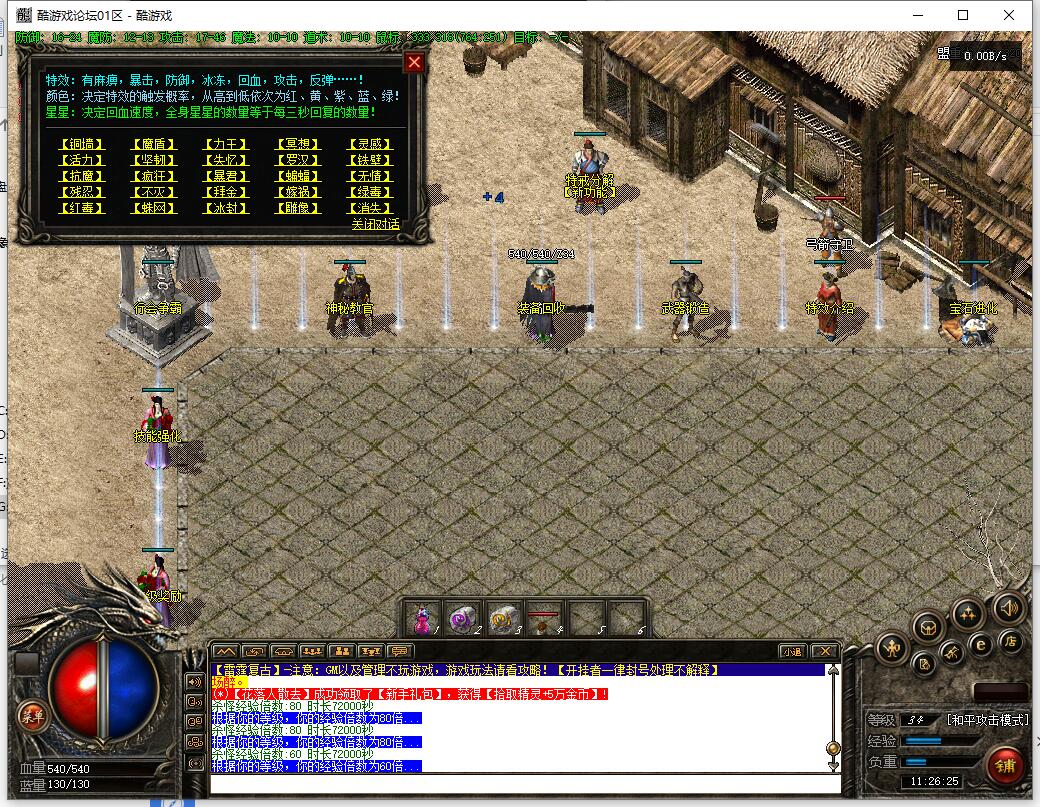Select the purple scroll in hotbar slot 2

click(462, 619)
